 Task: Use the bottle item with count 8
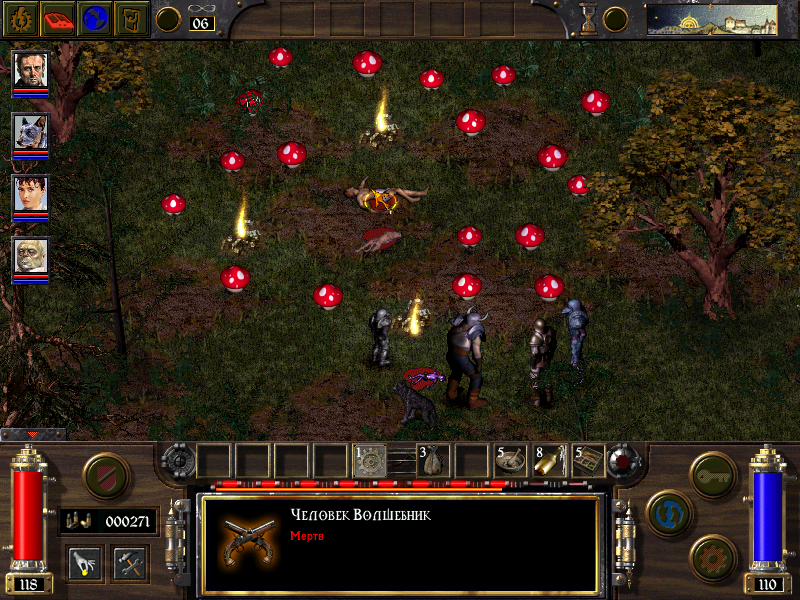[549, 461]
